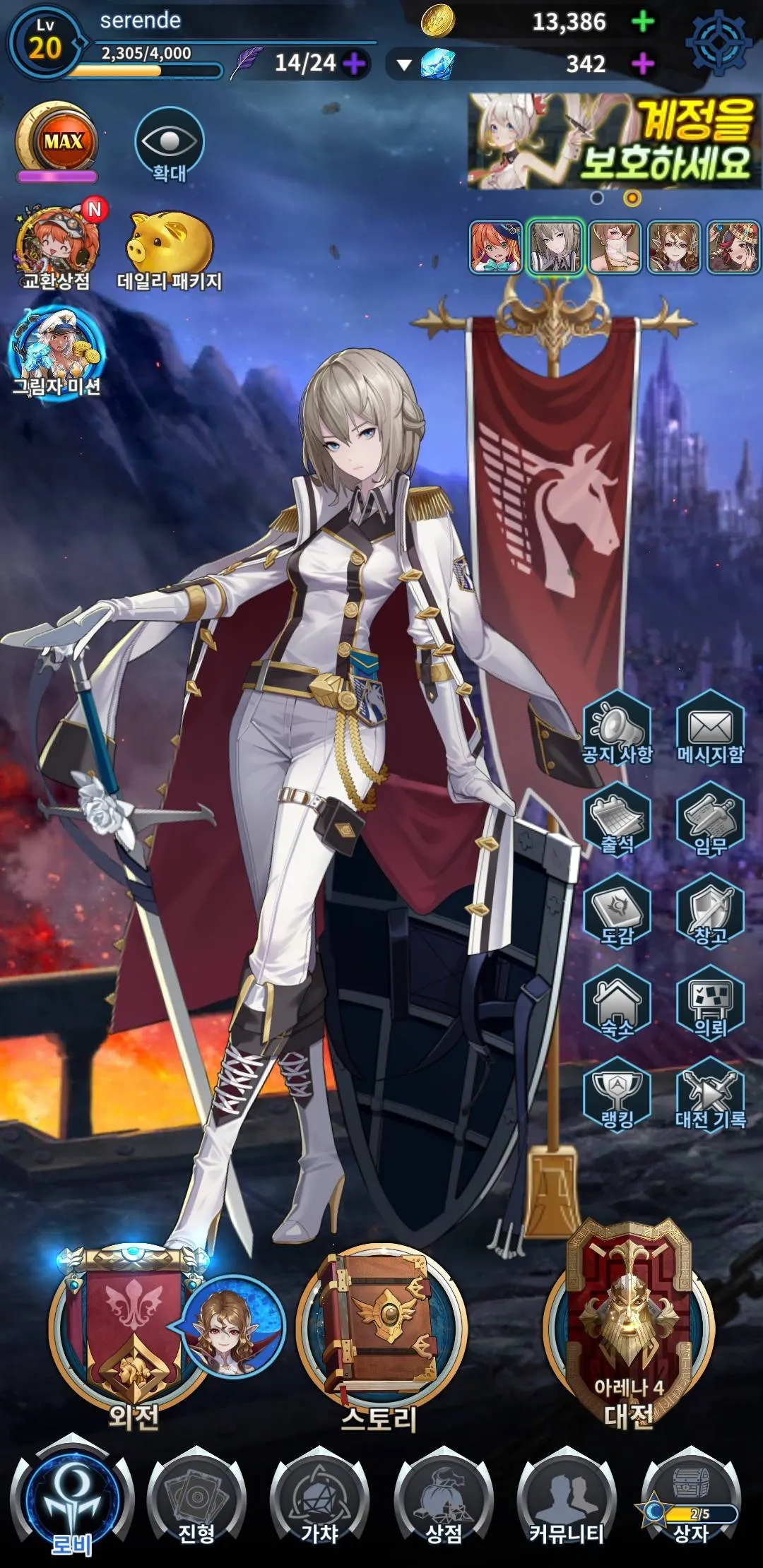
Task: Open the 임무 missions scroll
Action: click(710, 821)
